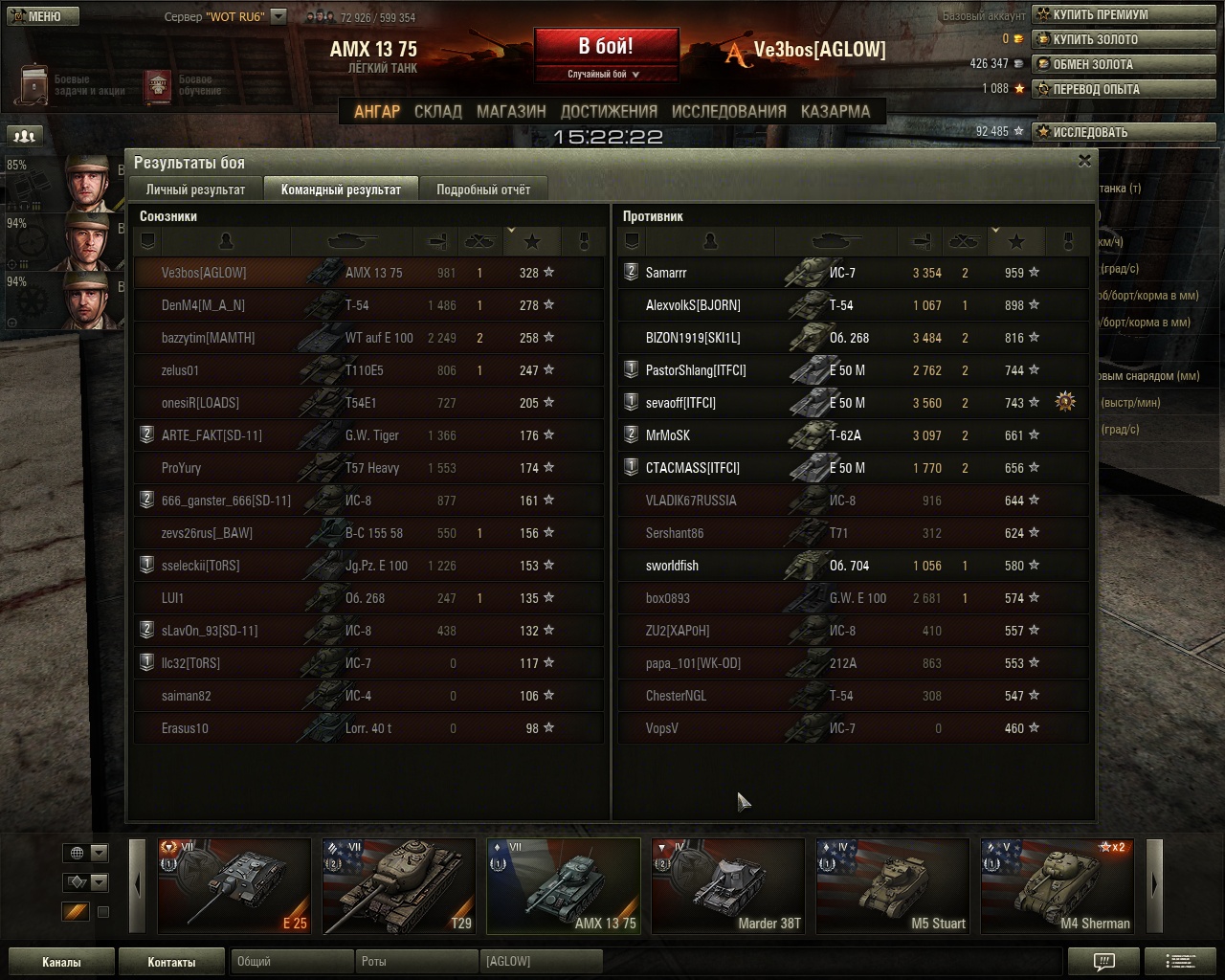Open the main Меню button
The image size is (1225, 980).
(43, 16)
